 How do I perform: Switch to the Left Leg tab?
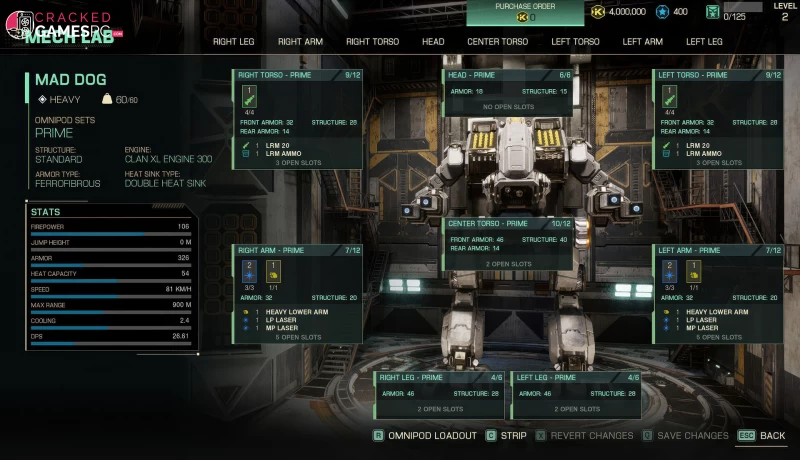point(704,42)
